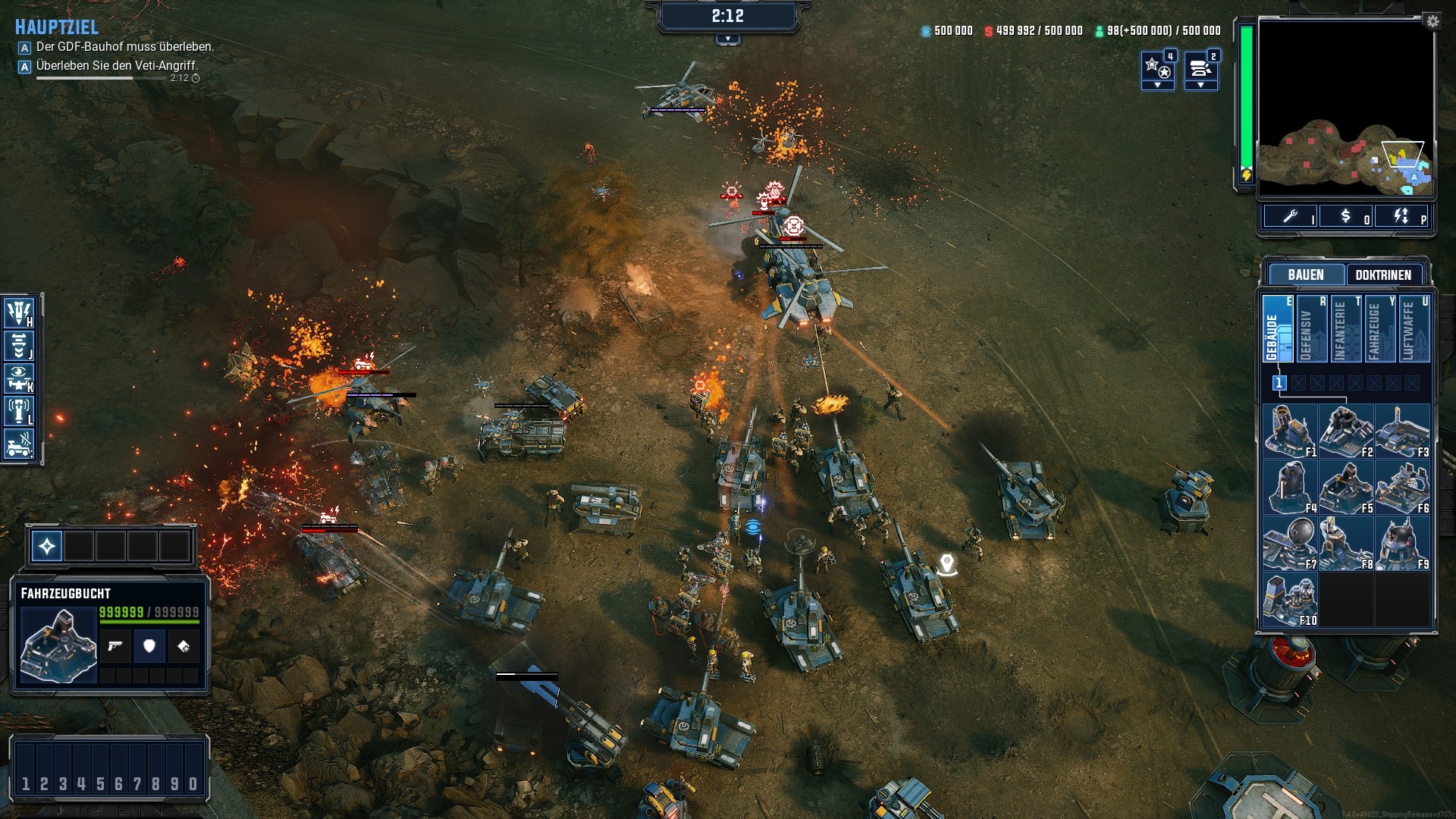The width and height of the screenshot is (1456, 819).
Task: Toggle the lightning power mode button
Action: pyautogui.click(x=1401, y=217)
